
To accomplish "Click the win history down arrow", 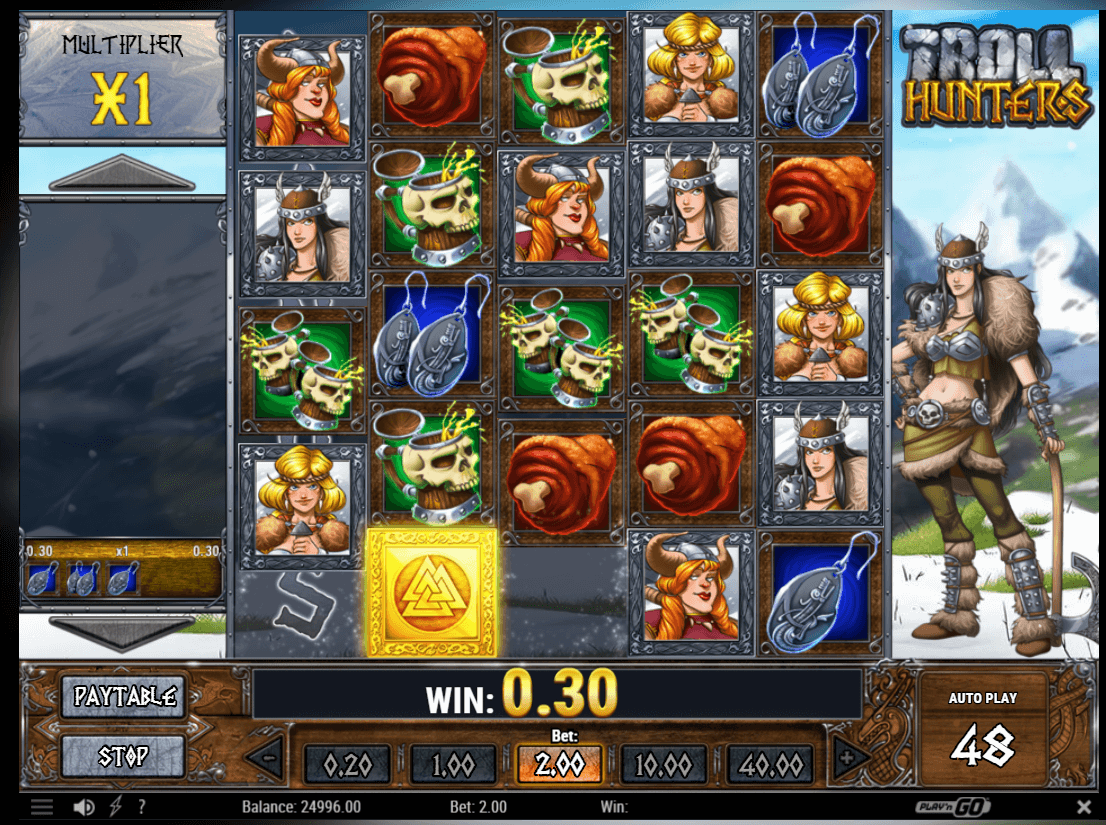I will [122, 632].
